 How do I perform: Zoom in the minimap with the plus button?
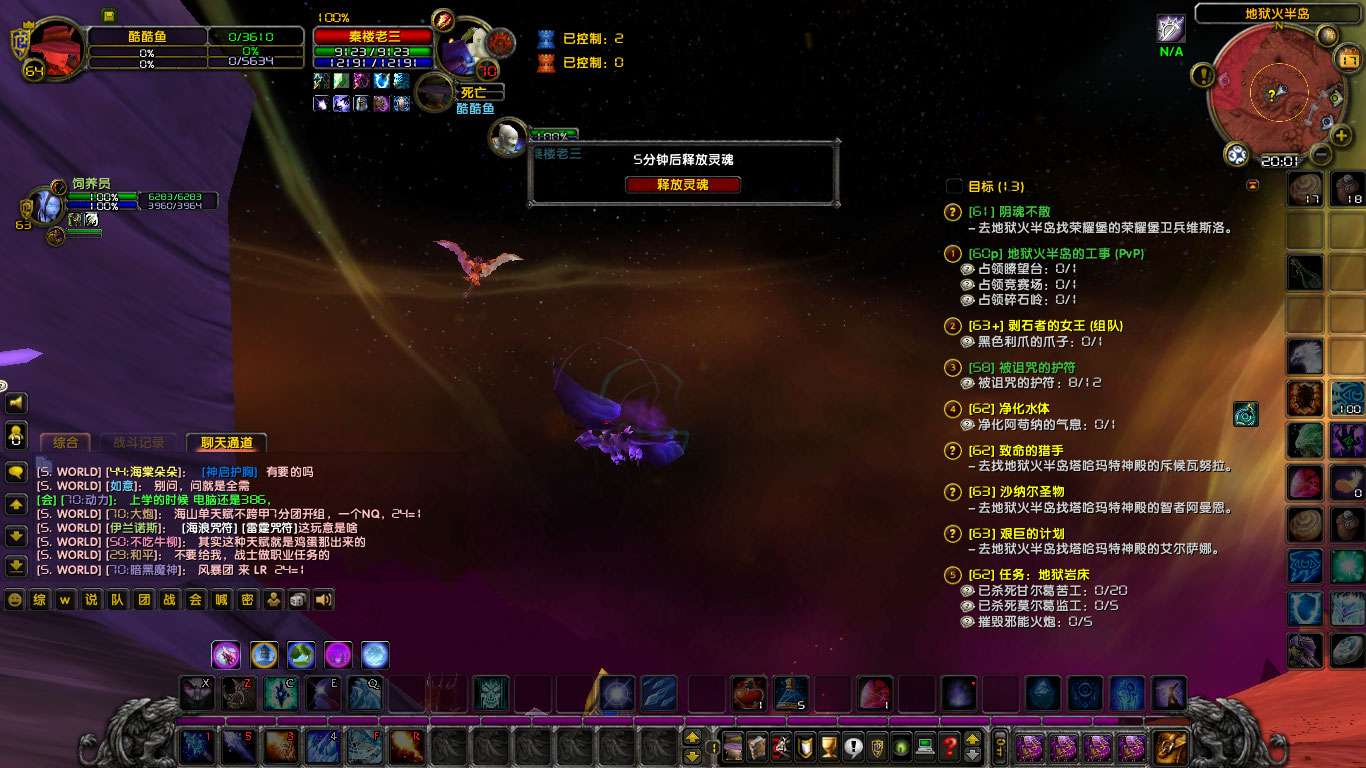click(1342, 135)
